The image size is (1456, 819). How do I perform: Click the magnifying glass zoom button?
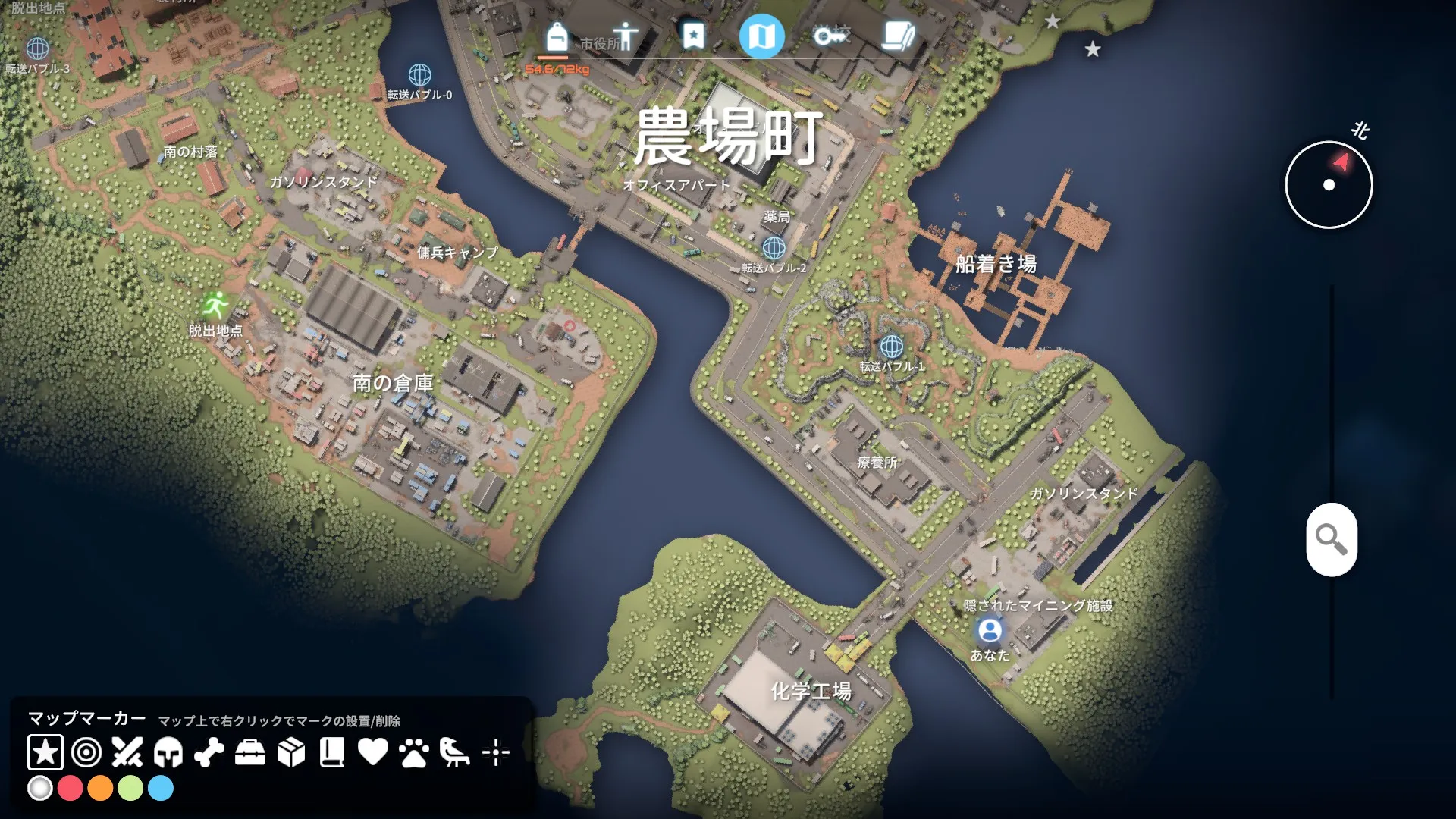(x=1331, y=539)
